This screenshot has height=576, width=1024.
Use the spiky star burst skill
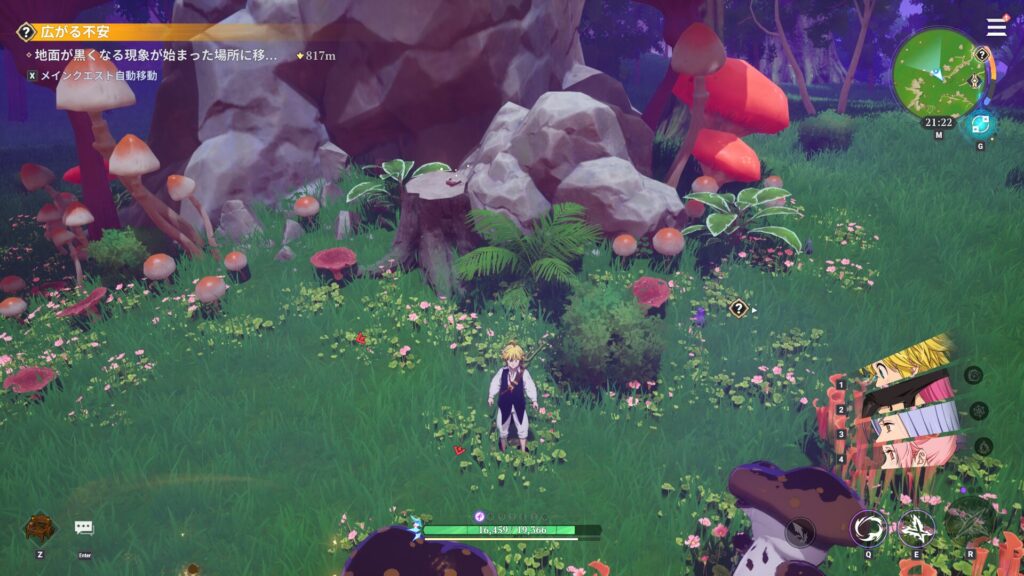click(915, 527)
